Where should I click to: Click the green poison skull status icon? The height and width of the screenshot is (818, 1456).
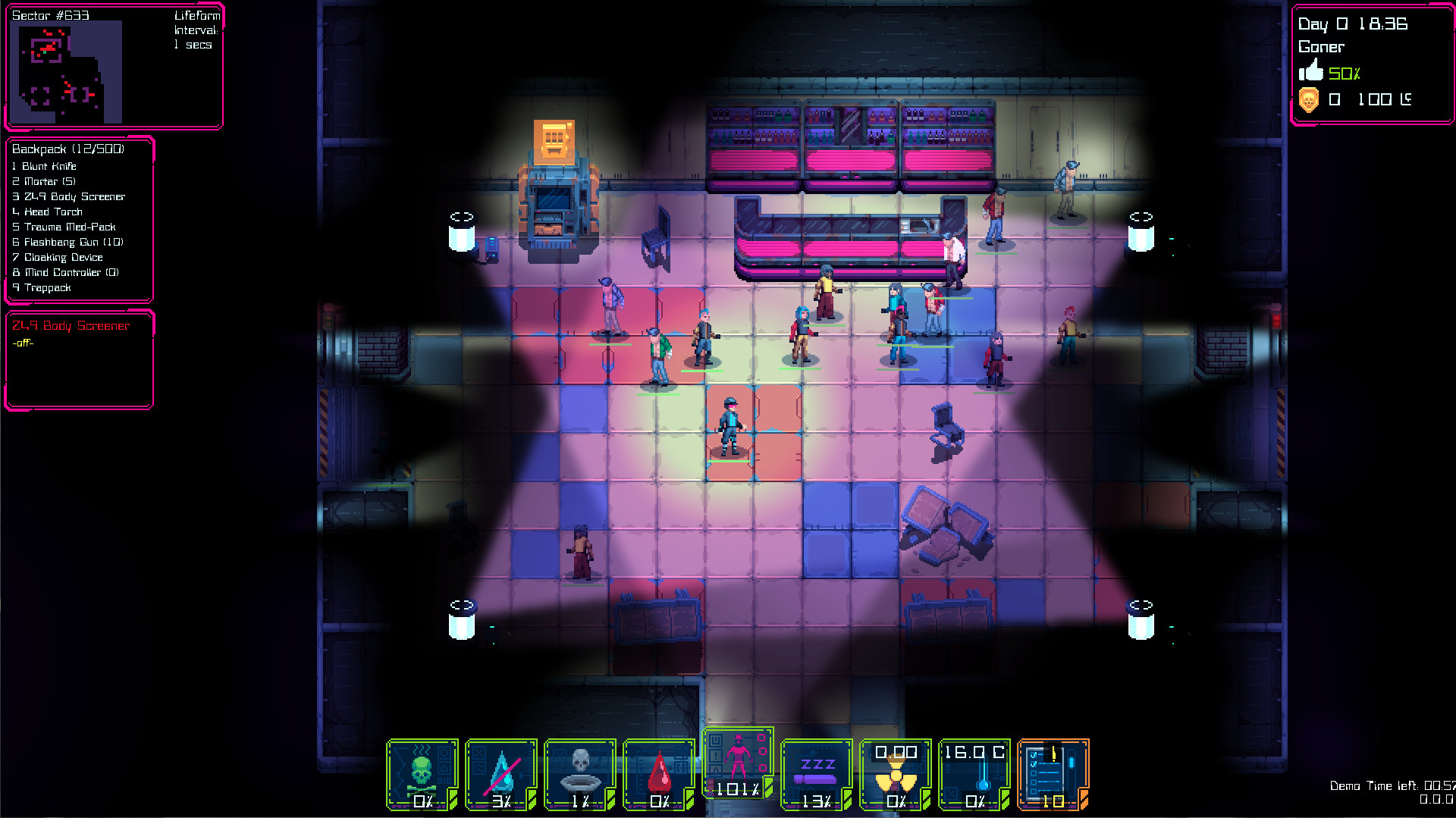[x=422, y=769]
